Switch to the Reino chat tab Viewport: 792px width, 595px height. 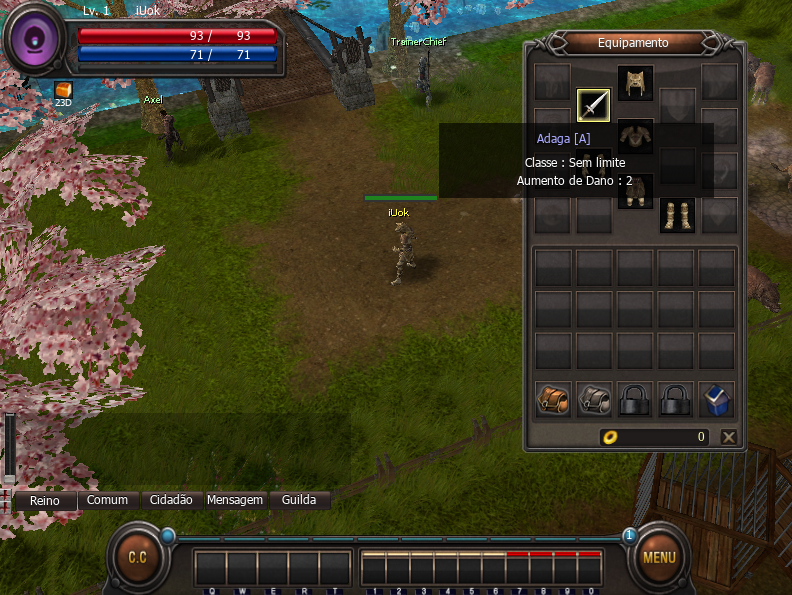click(44, 500)
